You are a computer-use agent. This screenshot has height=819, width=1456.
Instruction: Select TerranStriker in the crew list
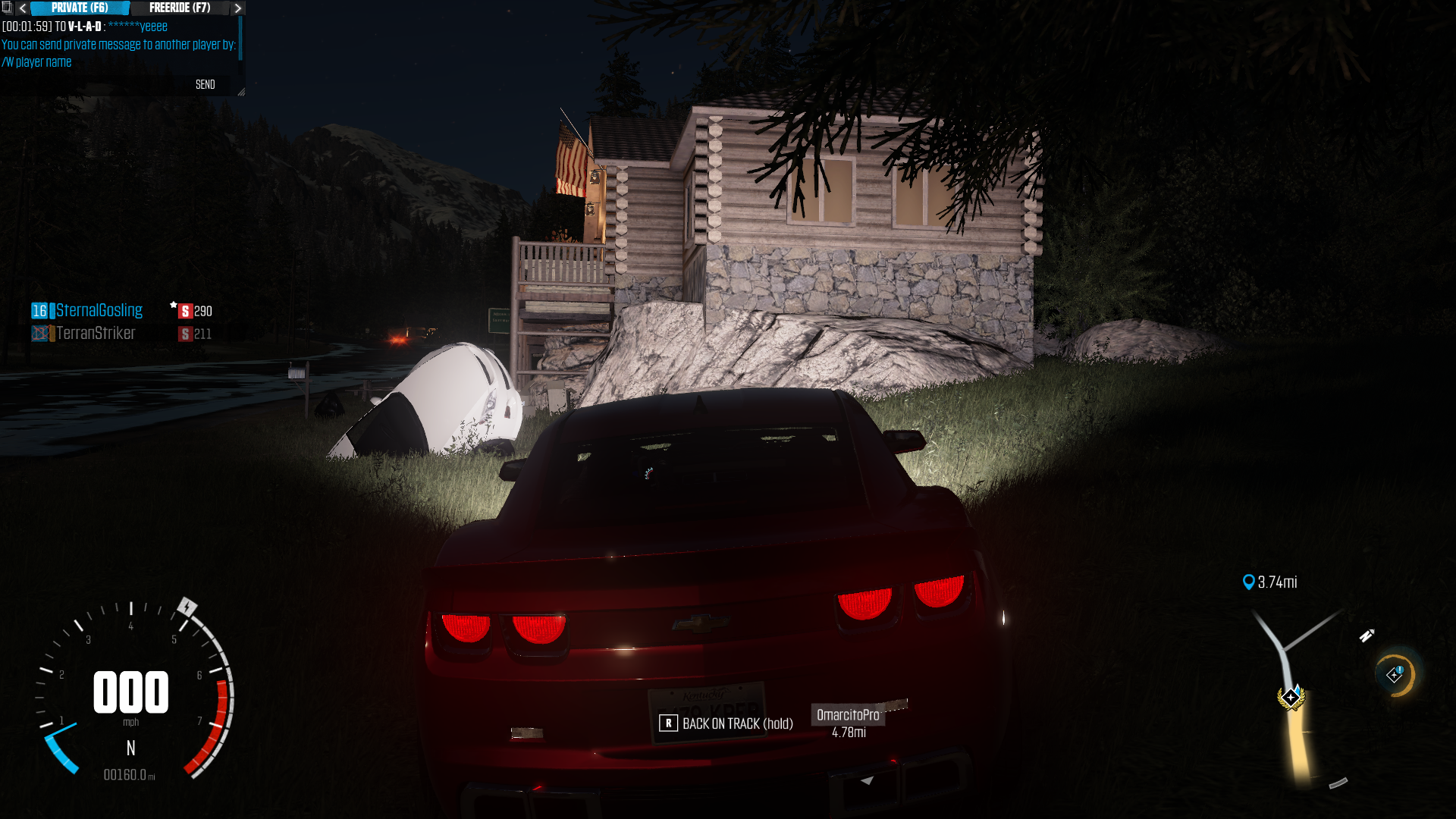click(x=96, y=333)
